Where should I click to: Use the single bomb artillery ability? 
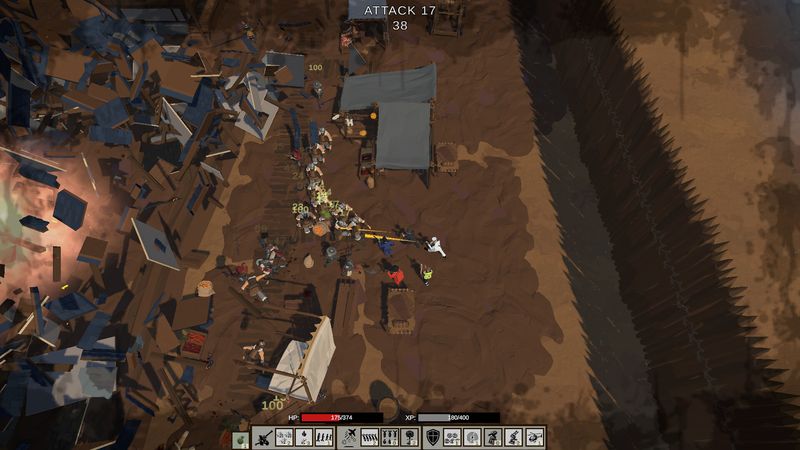pos(304,438)
